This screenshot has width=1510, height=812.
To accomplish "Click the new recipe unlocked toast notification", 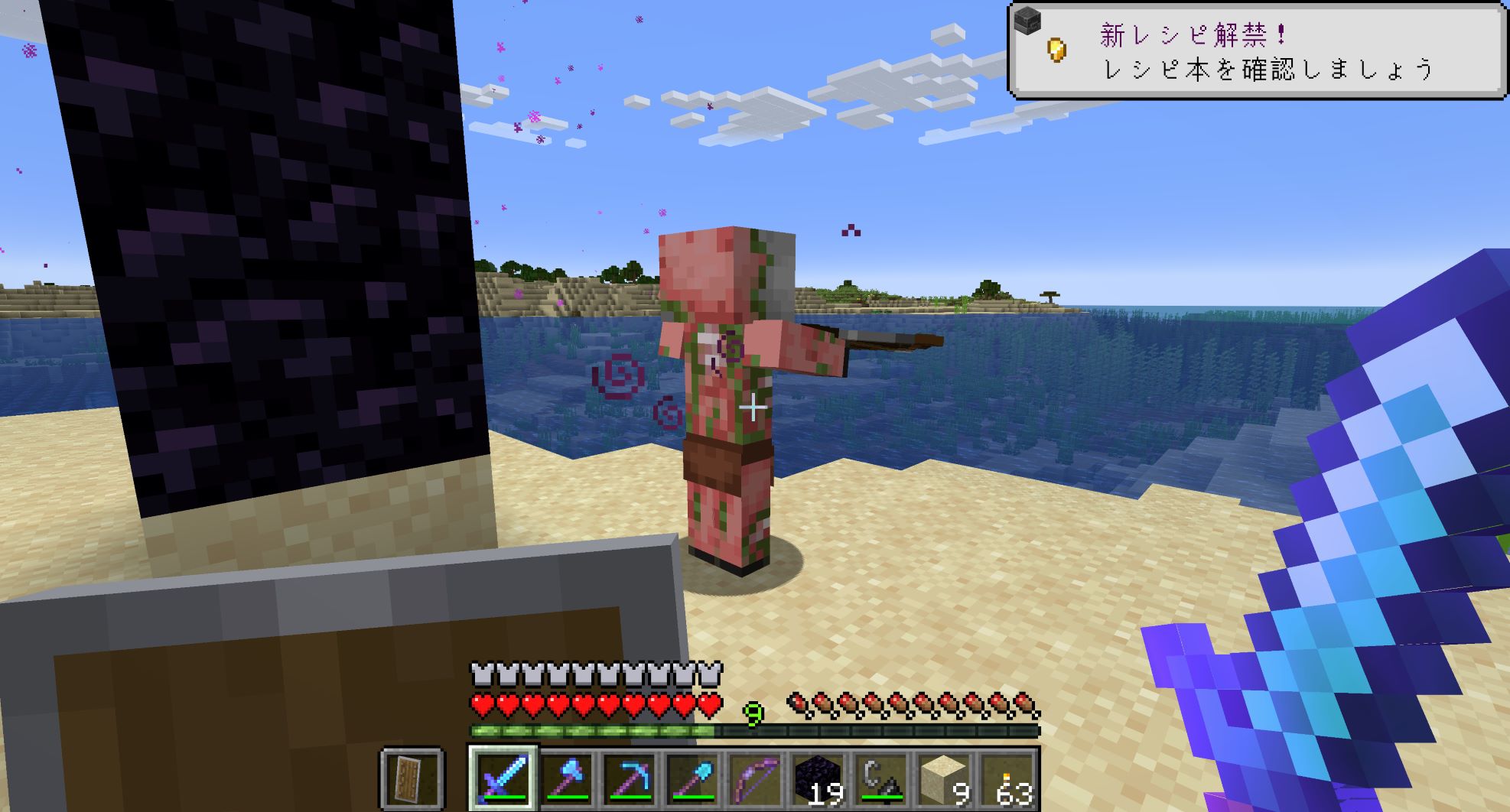I will pos(1258,51).
